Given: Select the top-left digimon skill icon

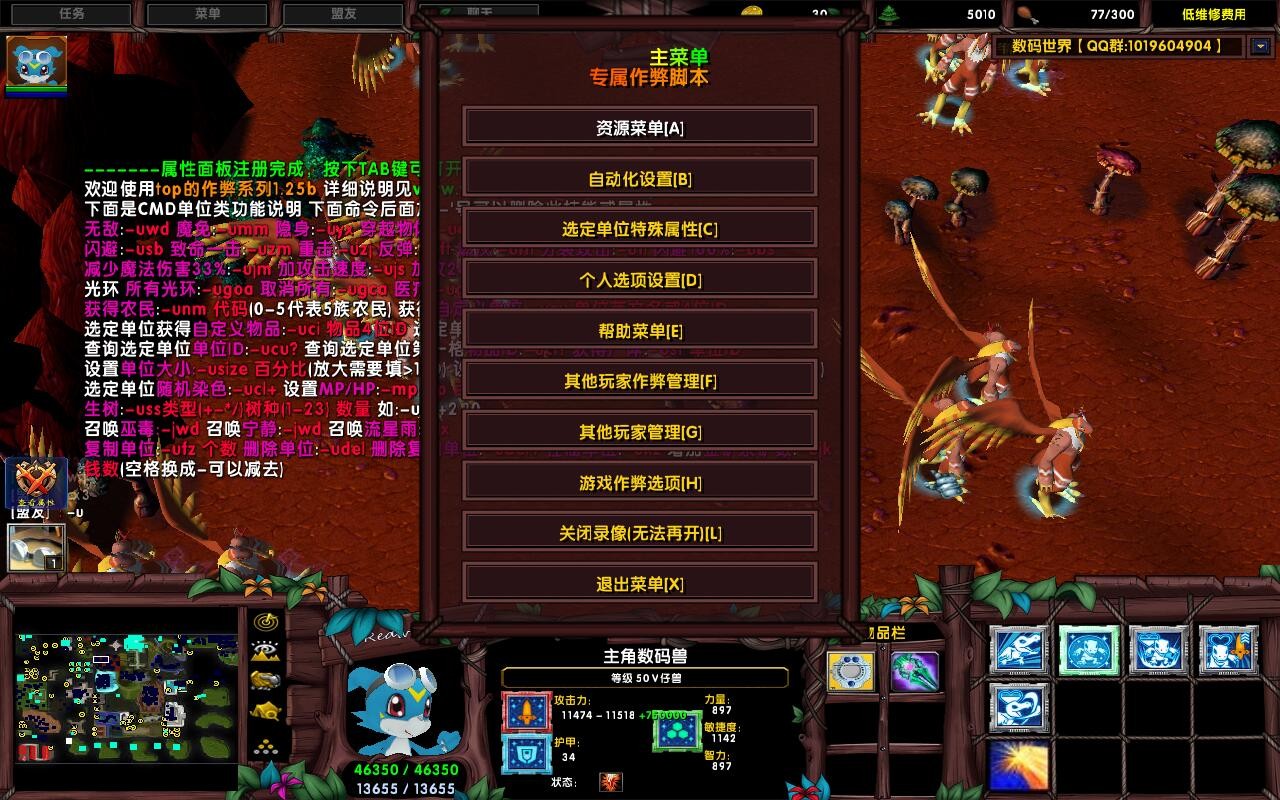Looking at the screenshot, I should point(1019,651).
